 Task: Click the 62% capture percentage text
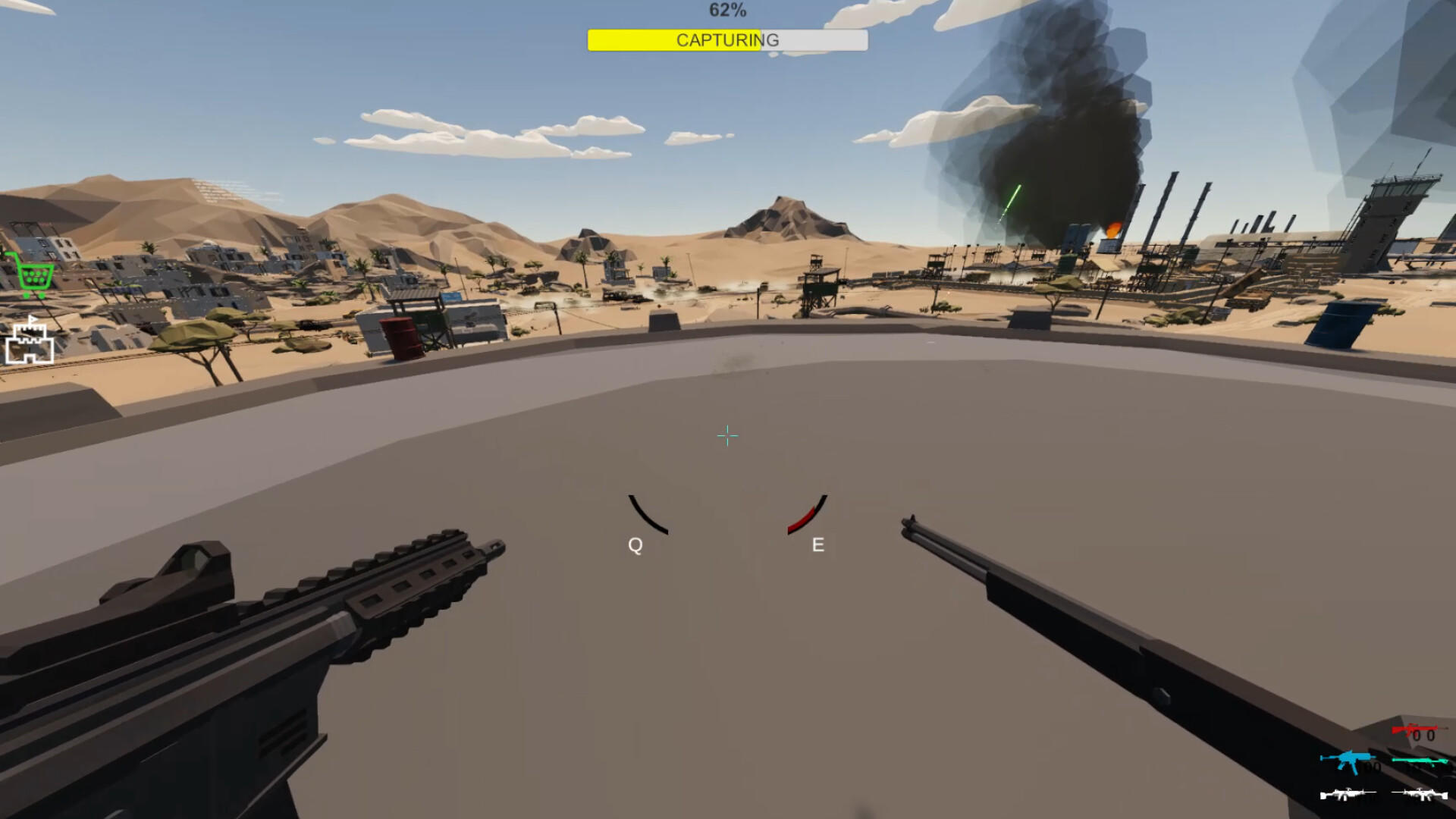point(726,10)
